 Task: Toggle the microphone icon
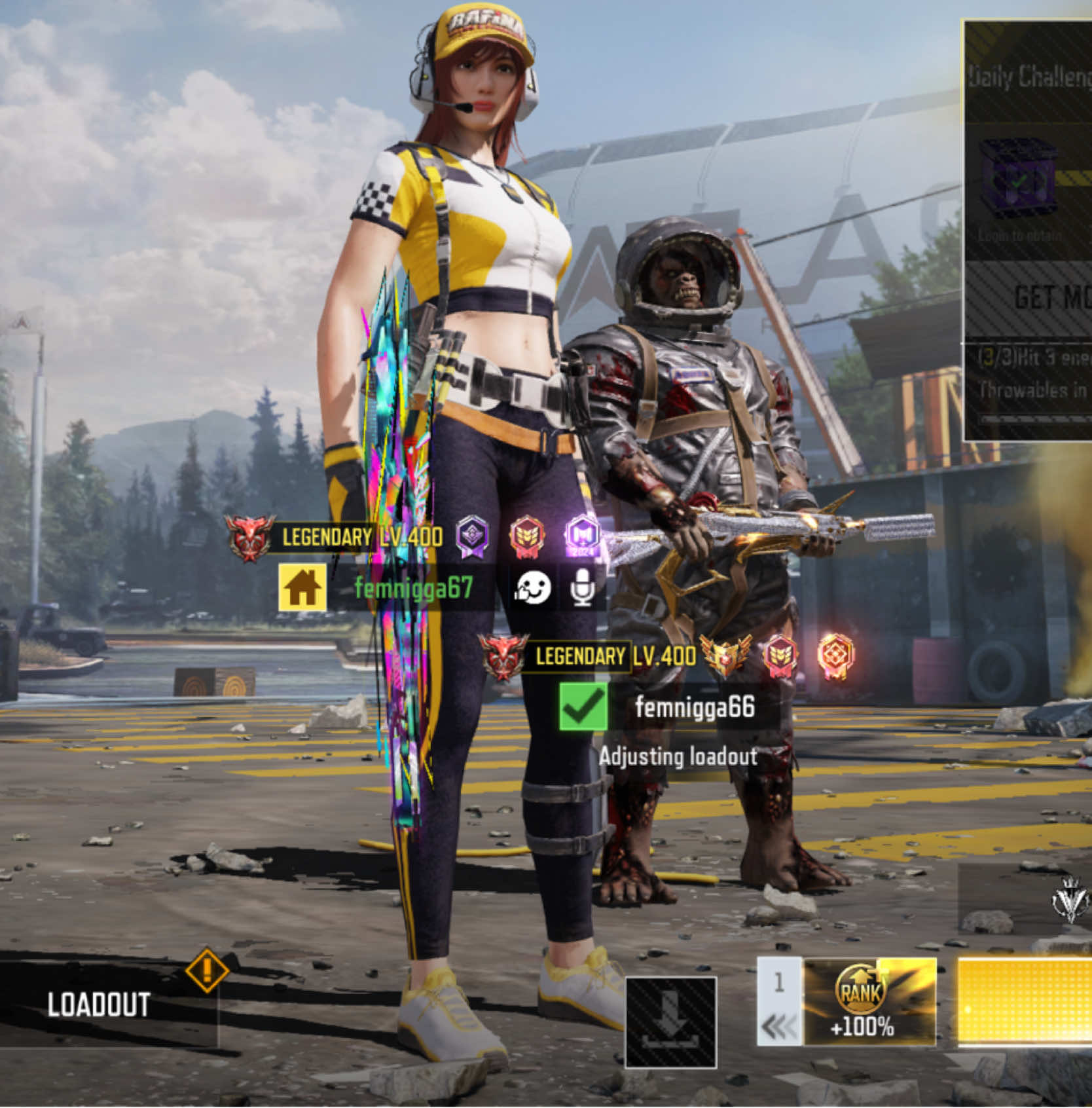[x=582, y=587]
